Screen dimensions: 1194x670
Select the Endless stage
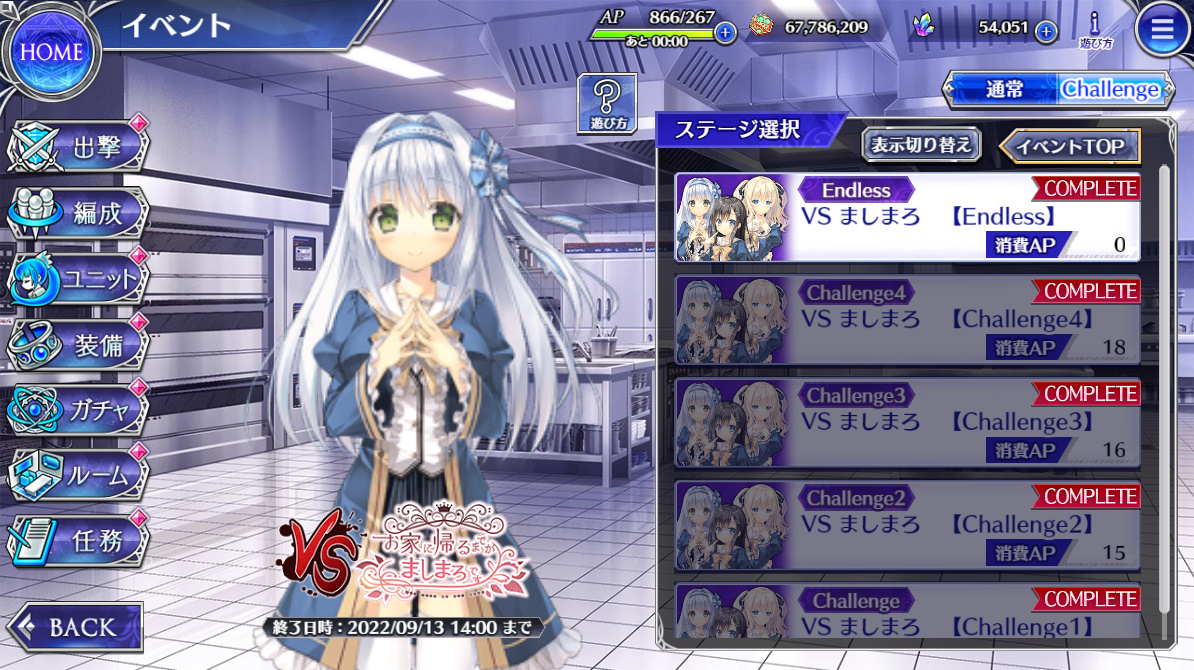click(x=907, y=217)
